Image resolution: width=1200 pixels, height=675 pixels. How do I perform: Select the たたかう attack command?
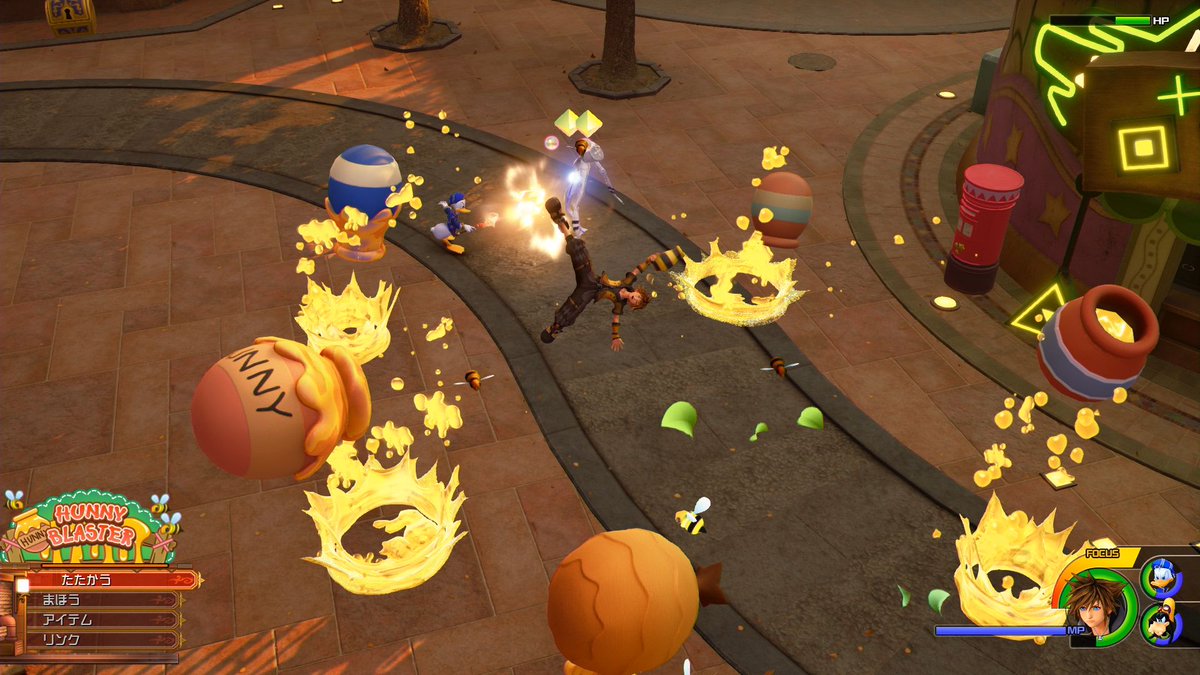pyautogui.click(x=100, y=580)
